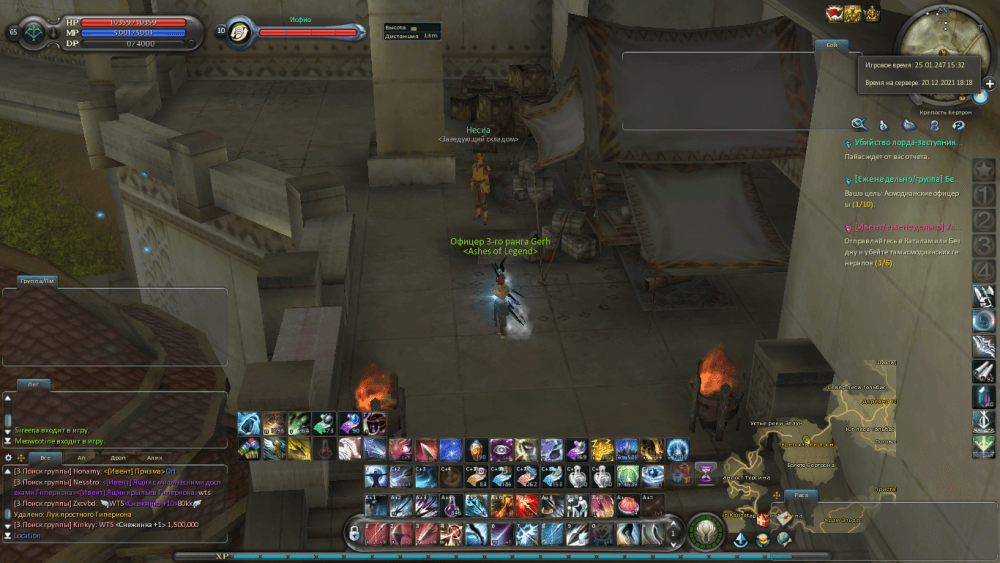
Task: Select the pink weekly event quest entry
Action: point(905,227)
